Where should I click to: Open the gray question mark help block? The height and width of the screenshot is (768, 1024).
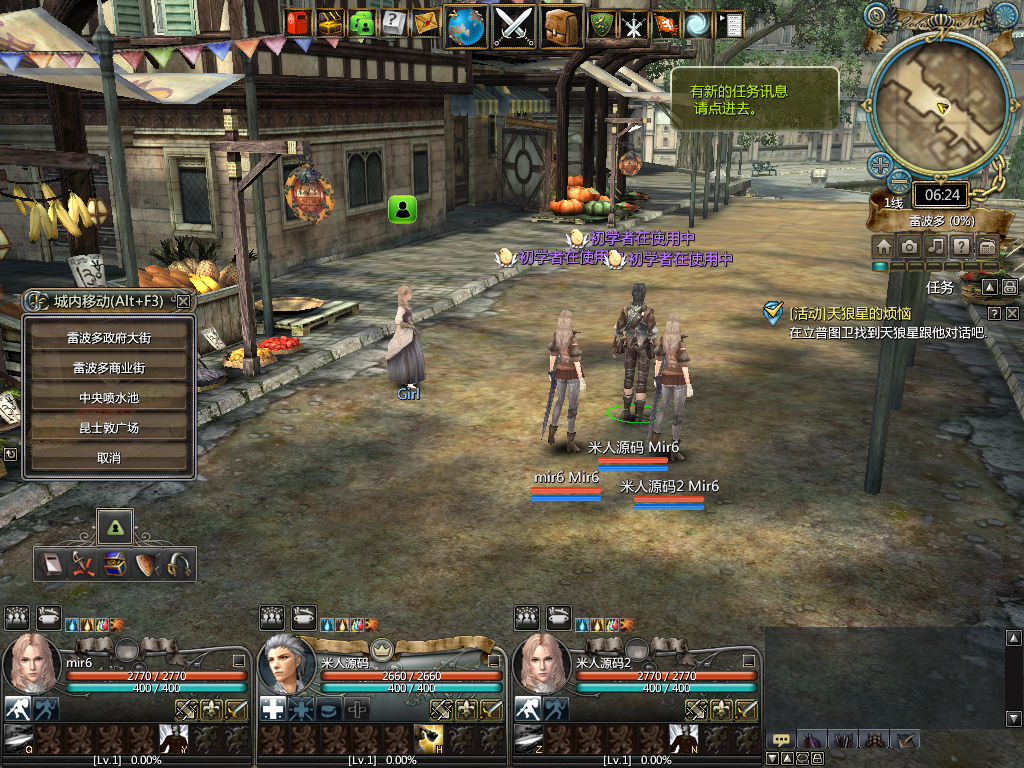pos(394,23)
